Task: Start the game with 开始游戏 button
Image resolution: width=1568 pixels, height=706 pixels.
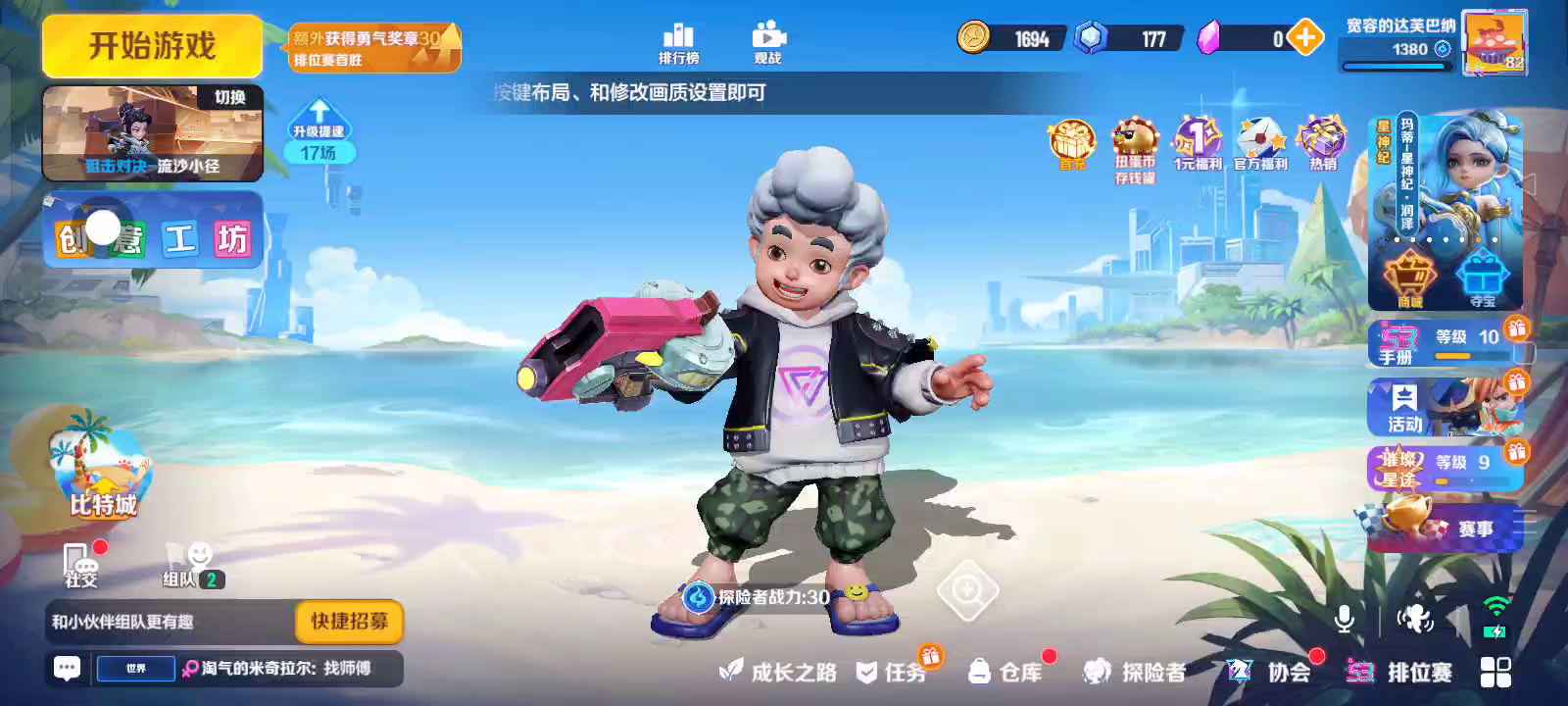Action: pyautogui.click(x=152, y=46)
